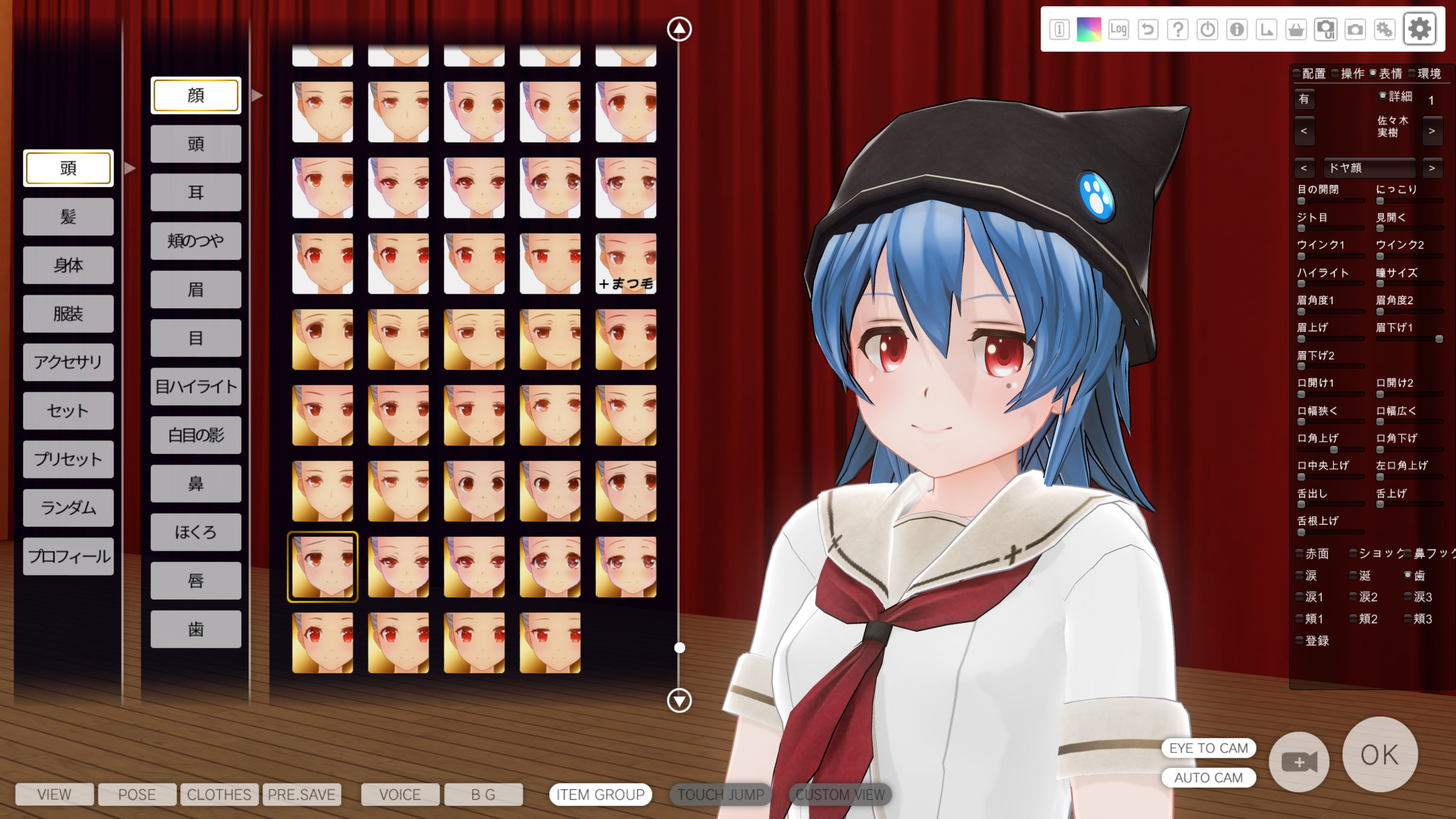The width and height of the screenshot is (1456, 819).
Task: Confirm with the OK button
Action: point(1379,755)
